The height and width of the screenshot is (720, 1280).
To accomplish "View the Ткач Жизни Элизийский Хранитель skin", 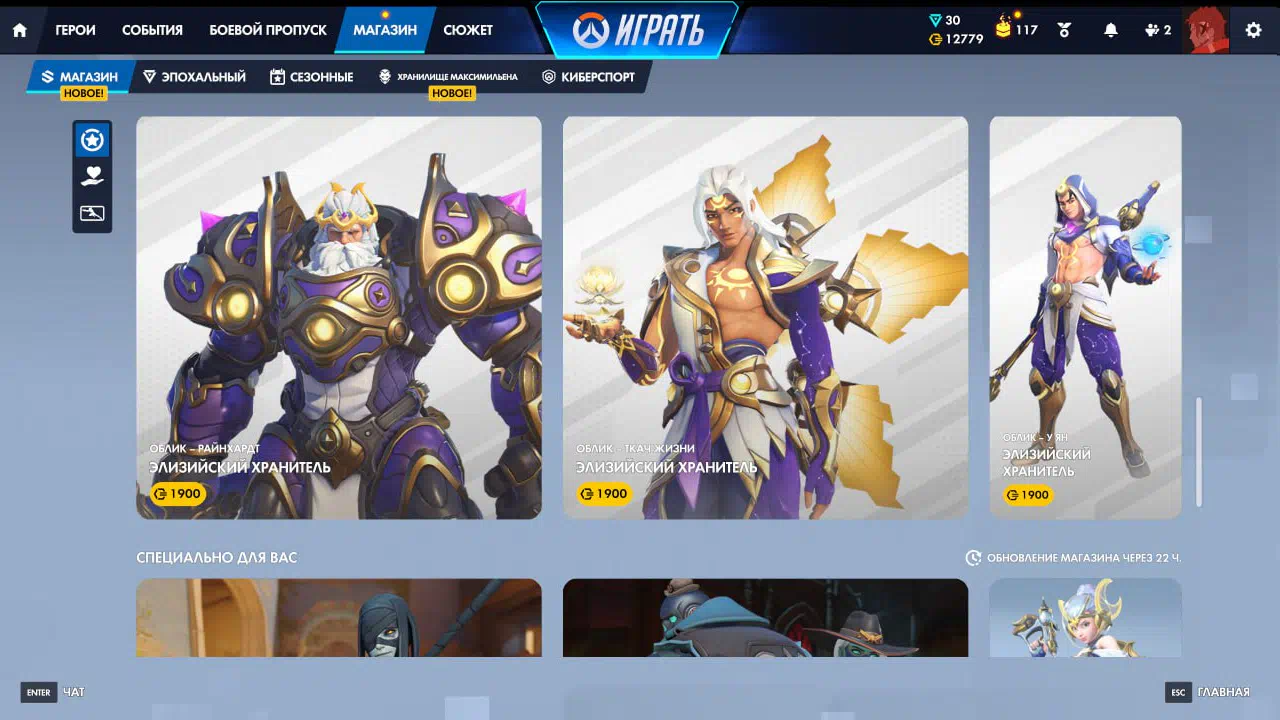I will pos(765,318).
